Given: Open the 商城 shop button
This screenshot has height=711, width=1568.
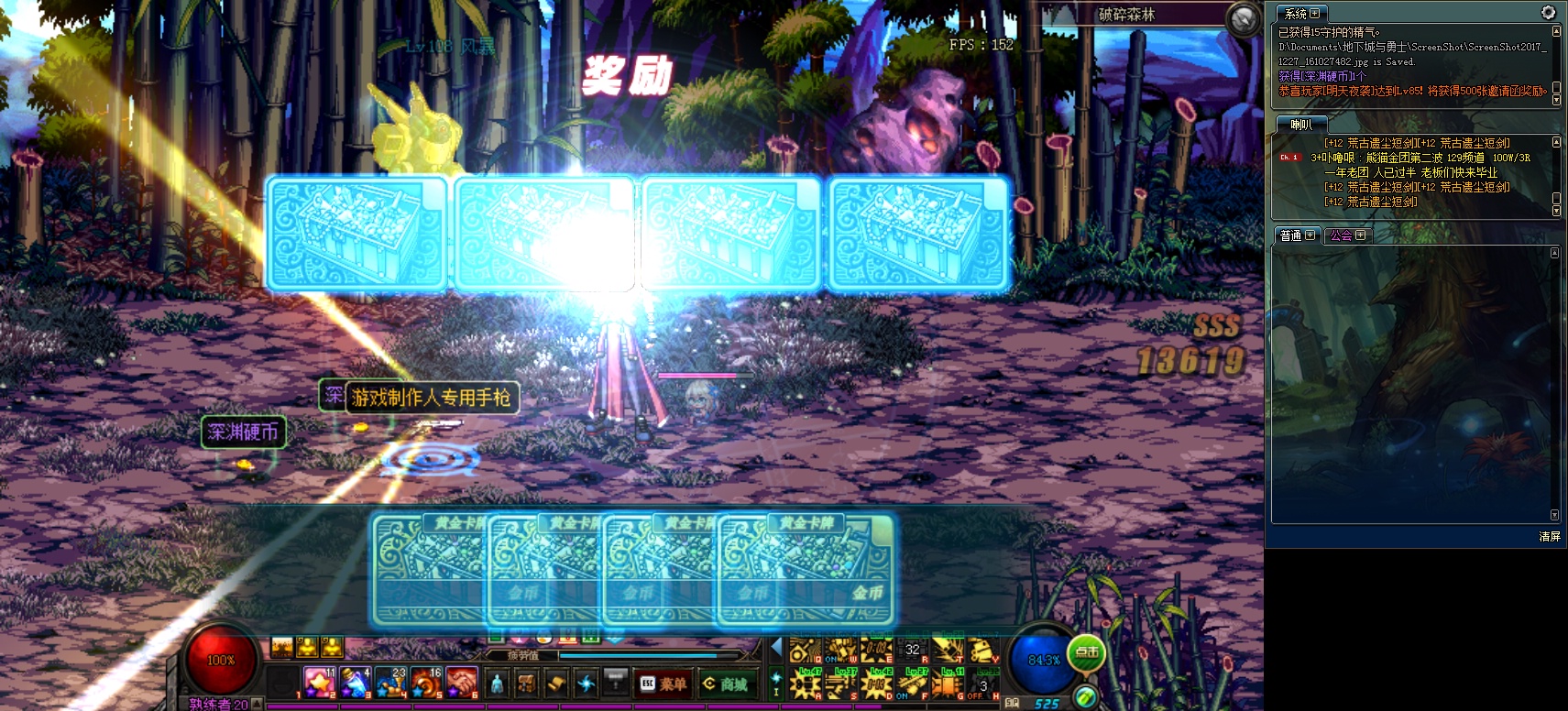Looking at the screenshot, I should (x=725, y=684).
